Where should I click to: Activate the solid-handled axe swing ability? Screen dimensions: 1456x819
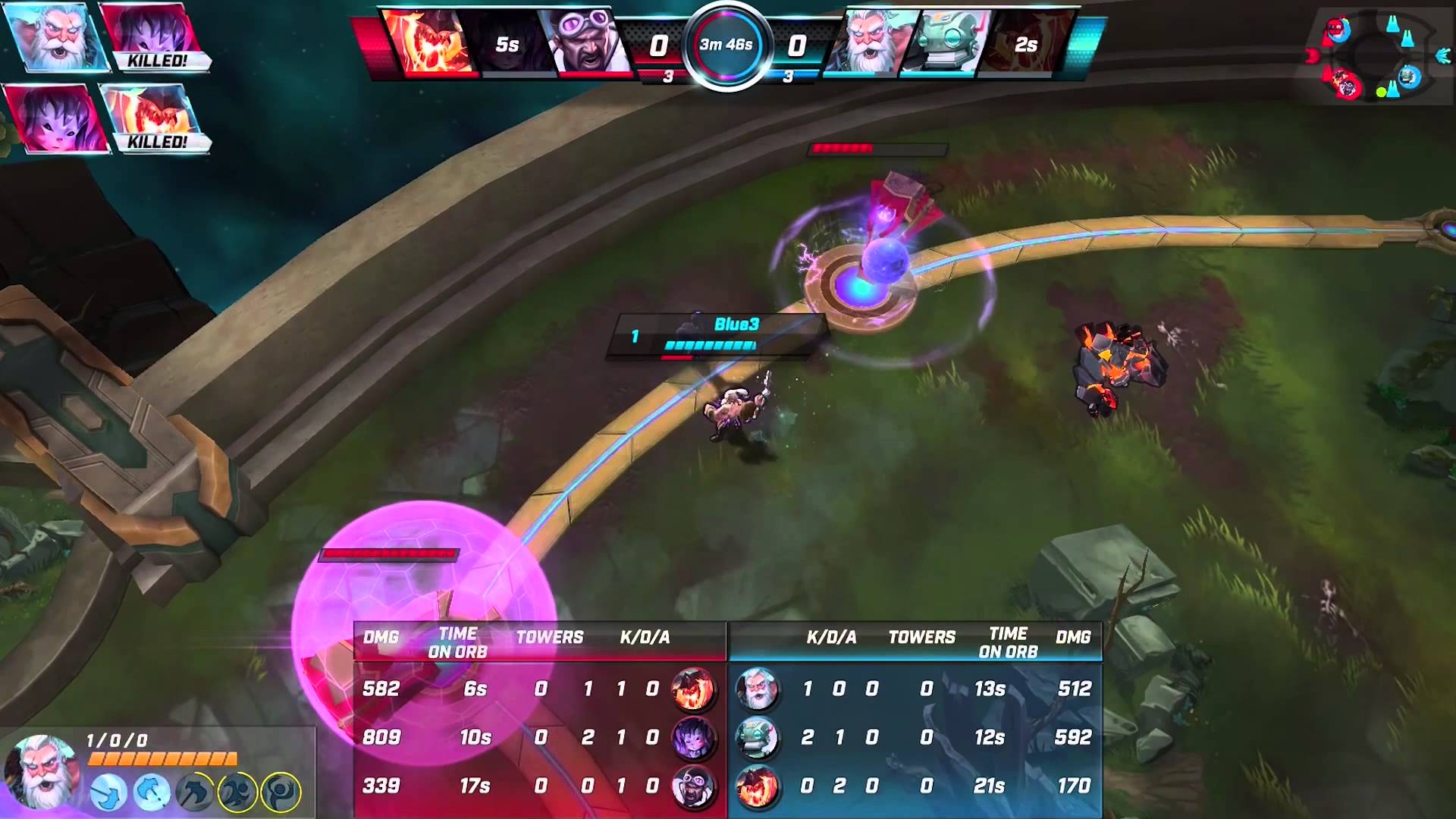108,792
